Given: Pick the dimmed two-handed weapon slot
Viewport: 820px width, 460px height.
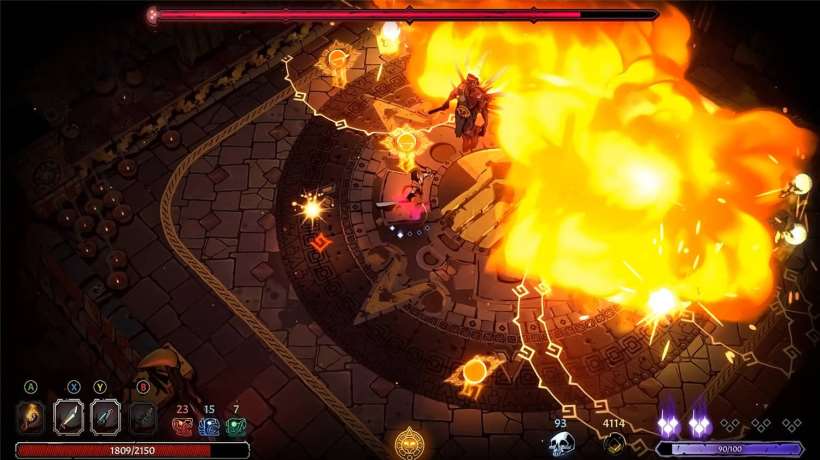Looking at the screenshot, I should click(143, 417).
